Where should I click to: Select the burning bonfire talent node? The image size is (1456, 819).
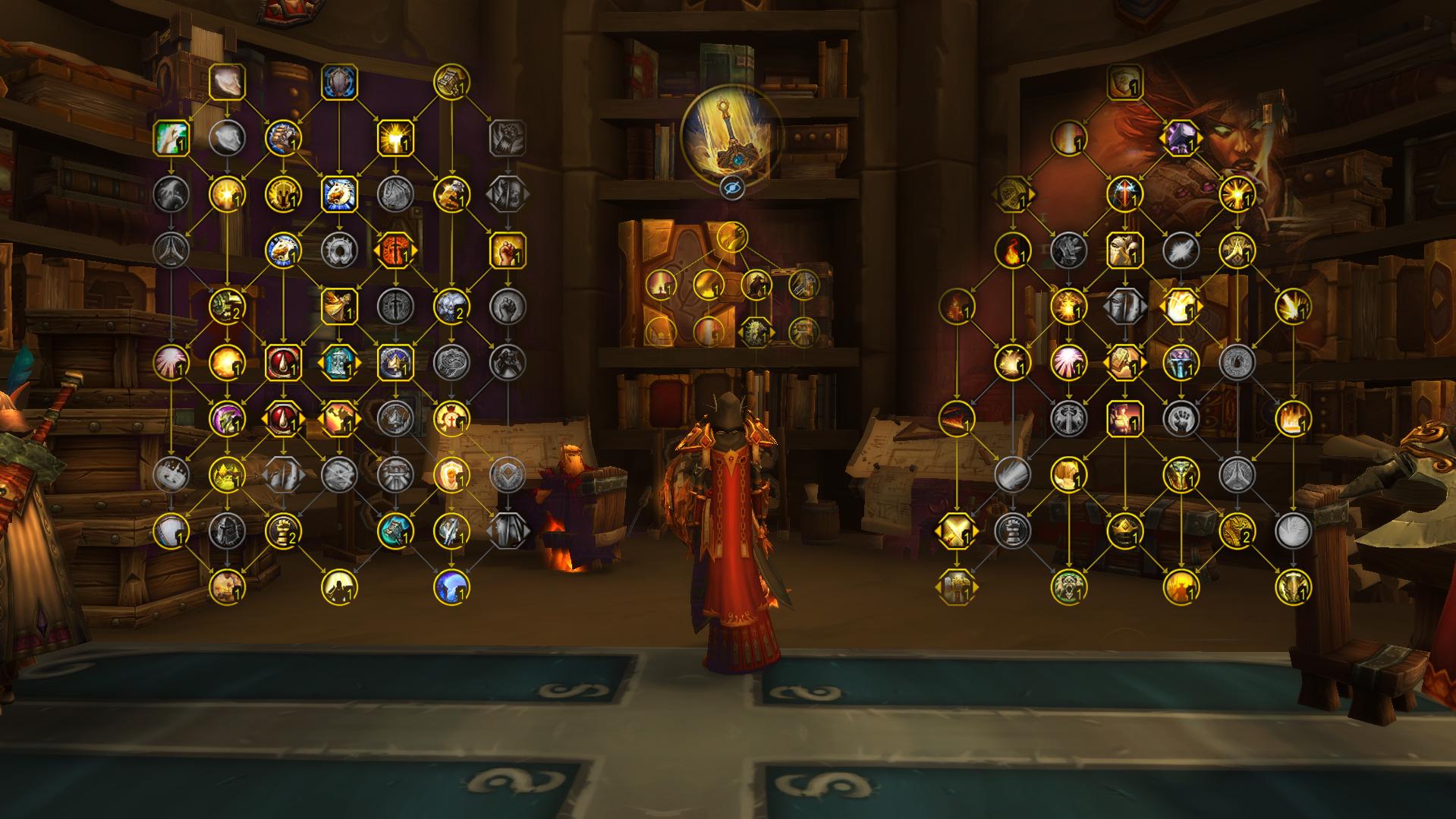click(1292, 419)
